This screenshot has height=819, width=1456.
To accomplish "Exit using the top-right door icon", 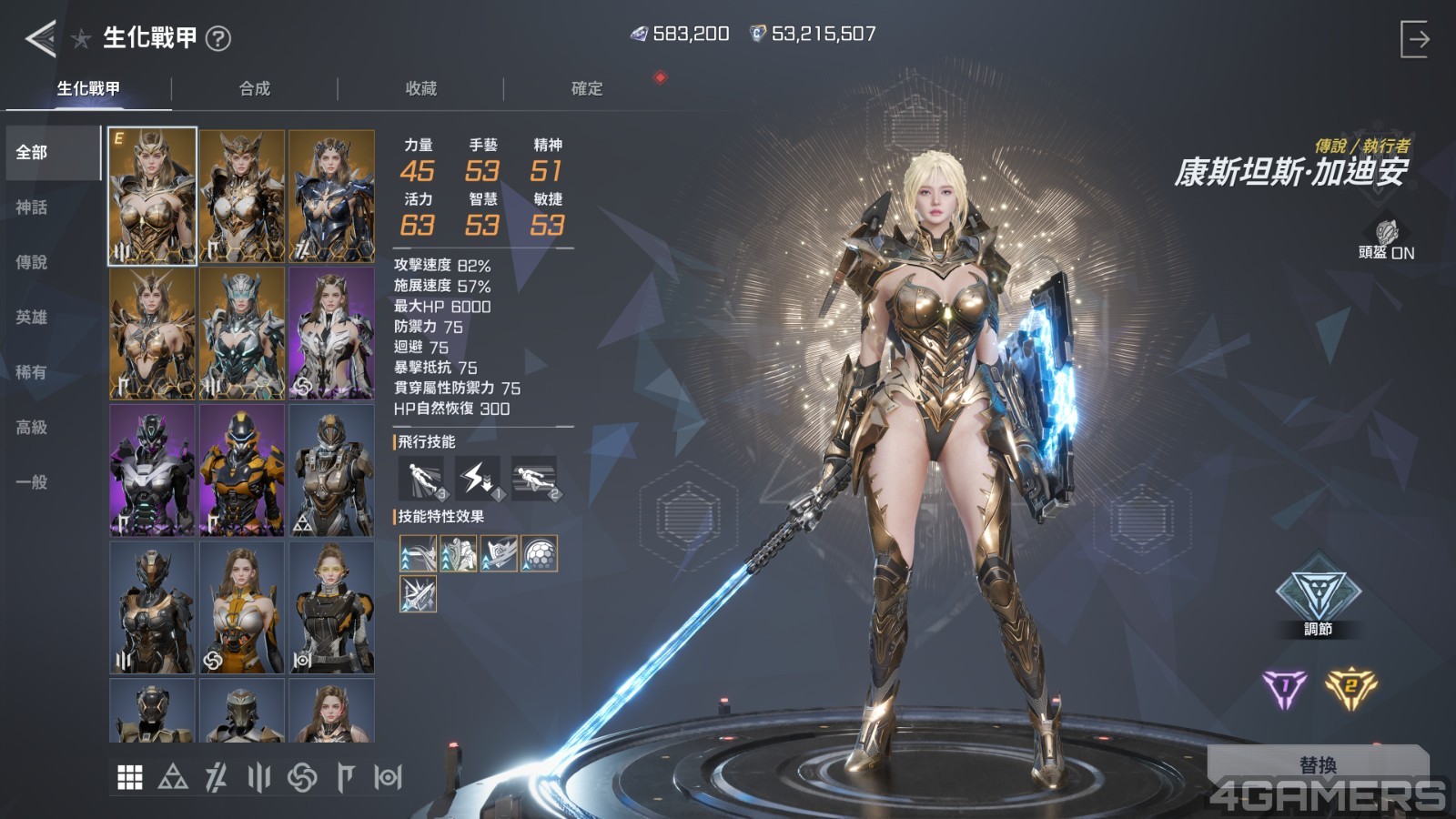I will click(1414, 39).
